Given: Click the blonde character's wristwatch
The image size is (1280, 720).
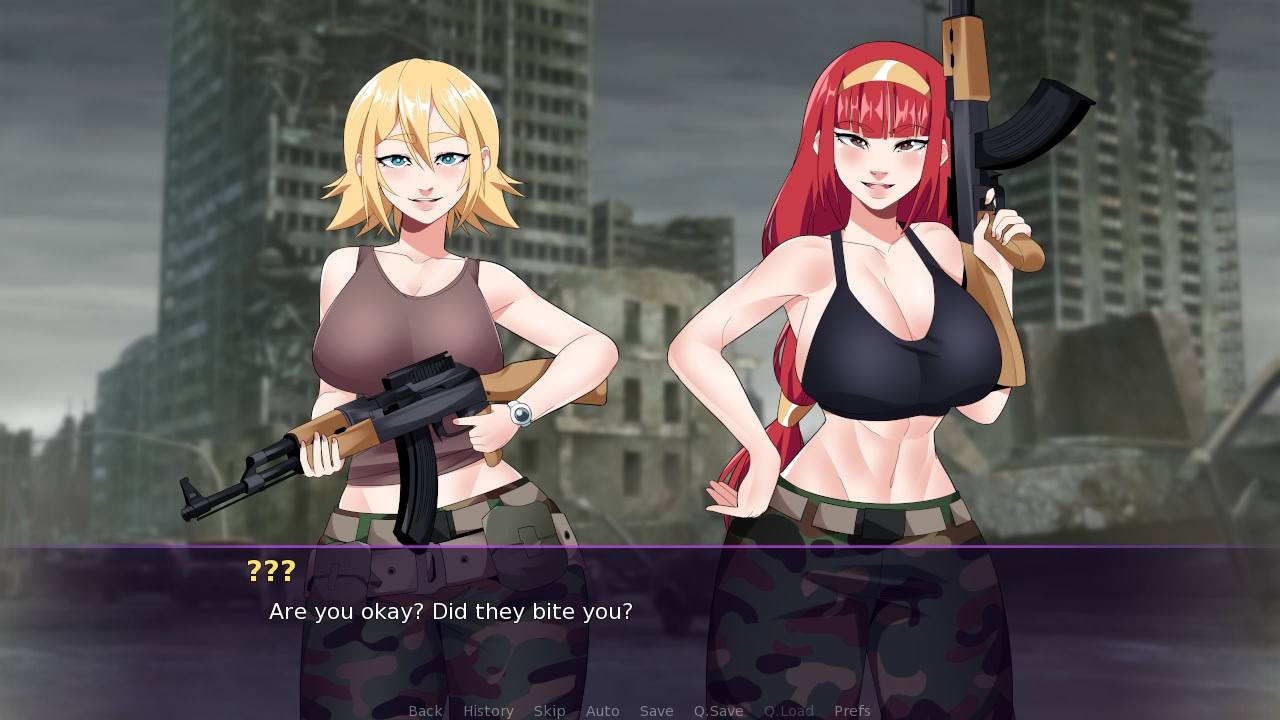Looking at the screenshot, I should coord(519,413).
